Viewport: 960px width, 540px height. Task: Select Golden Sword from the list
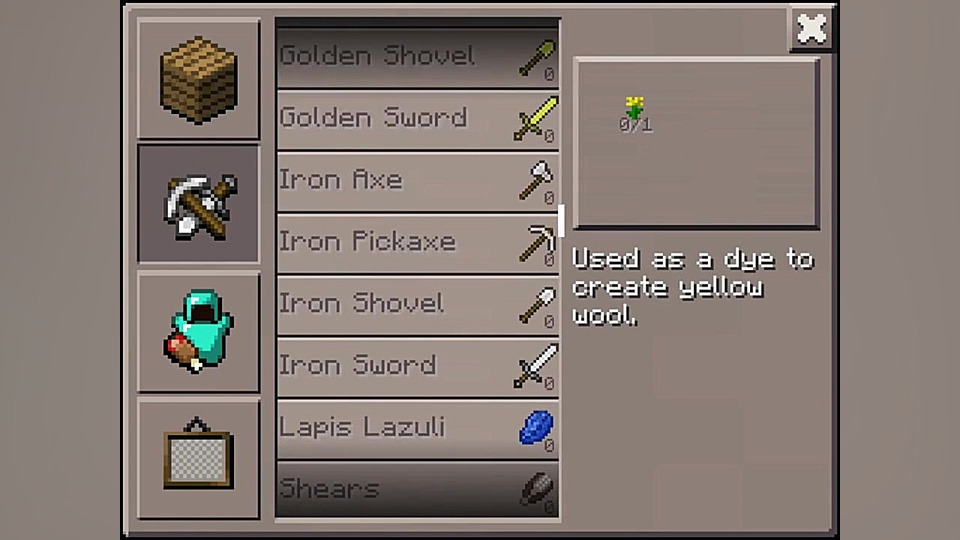click(417, 119)
